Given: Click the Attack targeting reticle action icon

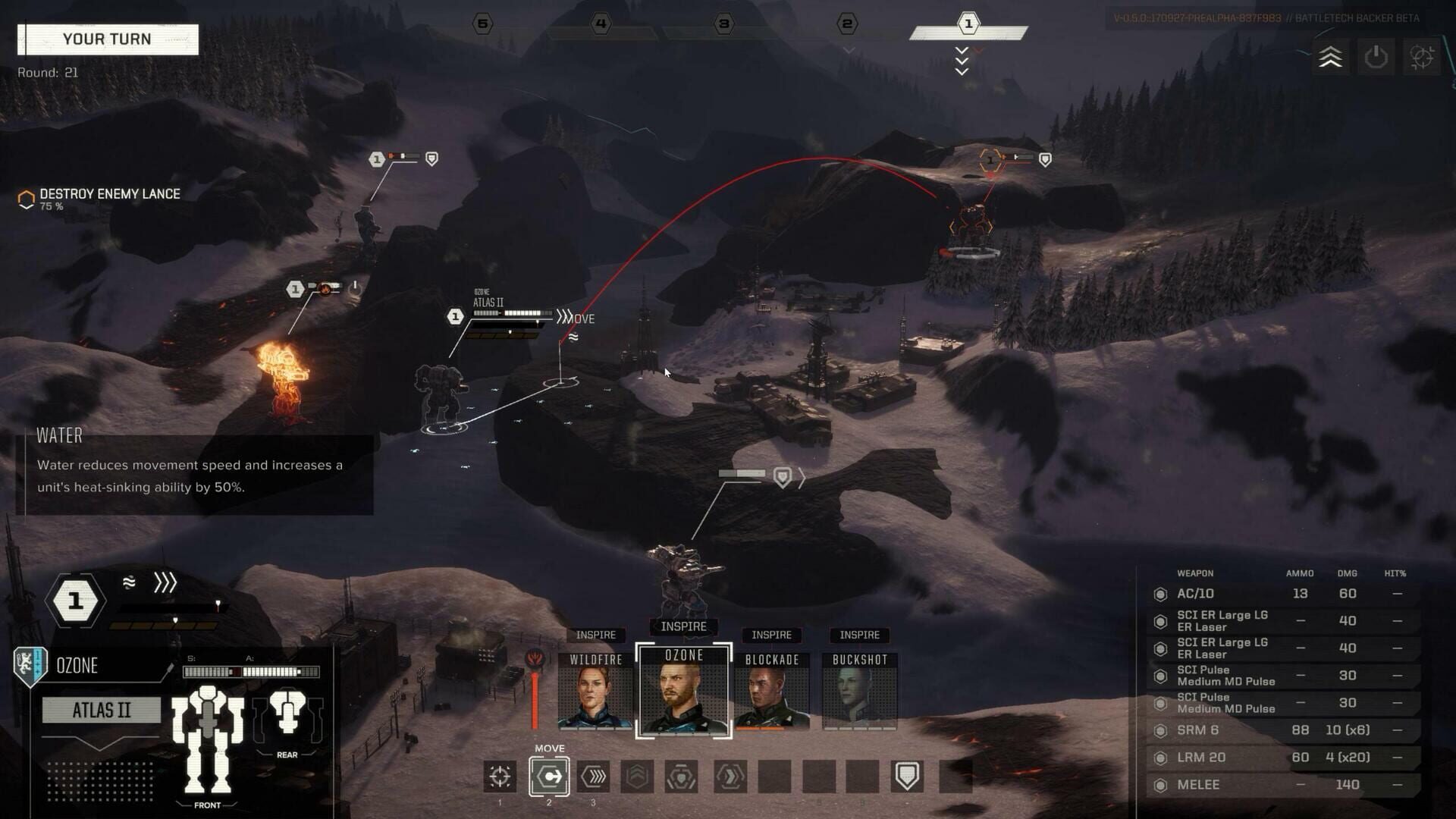Looking at the screenshot, I should 499,776.
